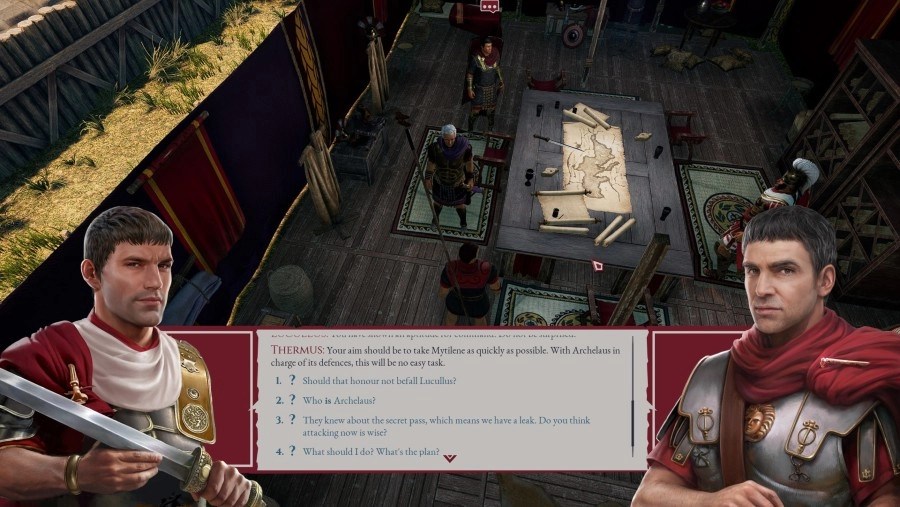Pick "What should I do? What's the plan?"

coord(371,452)
